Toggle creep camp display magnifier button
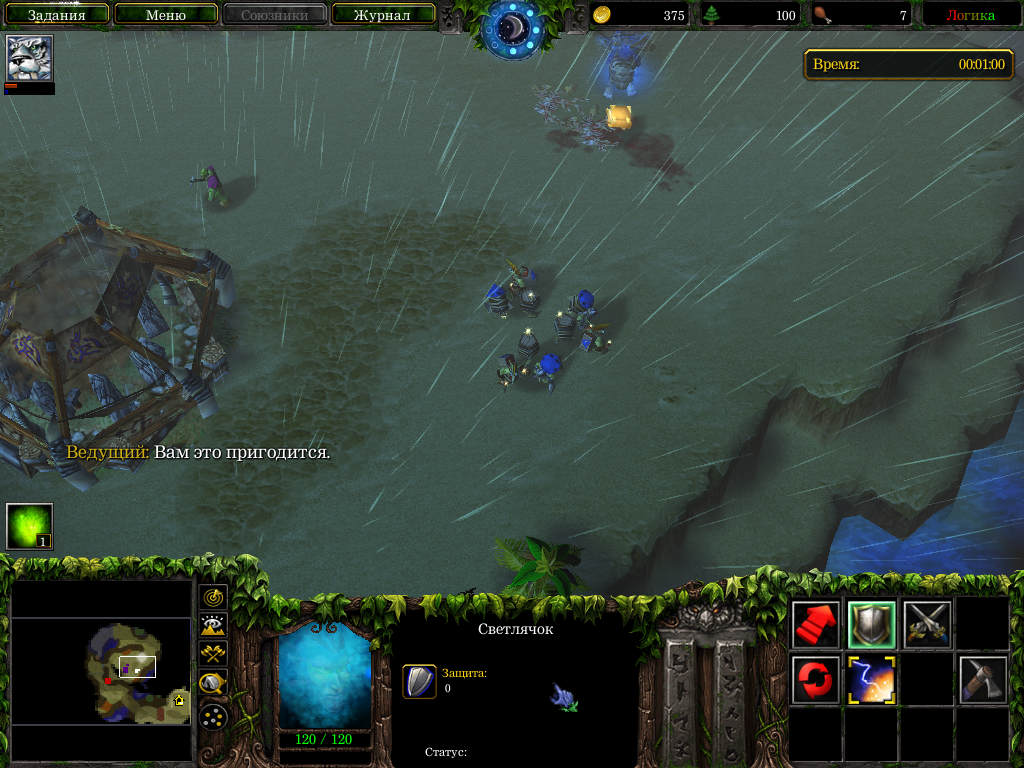 point(213,684)
